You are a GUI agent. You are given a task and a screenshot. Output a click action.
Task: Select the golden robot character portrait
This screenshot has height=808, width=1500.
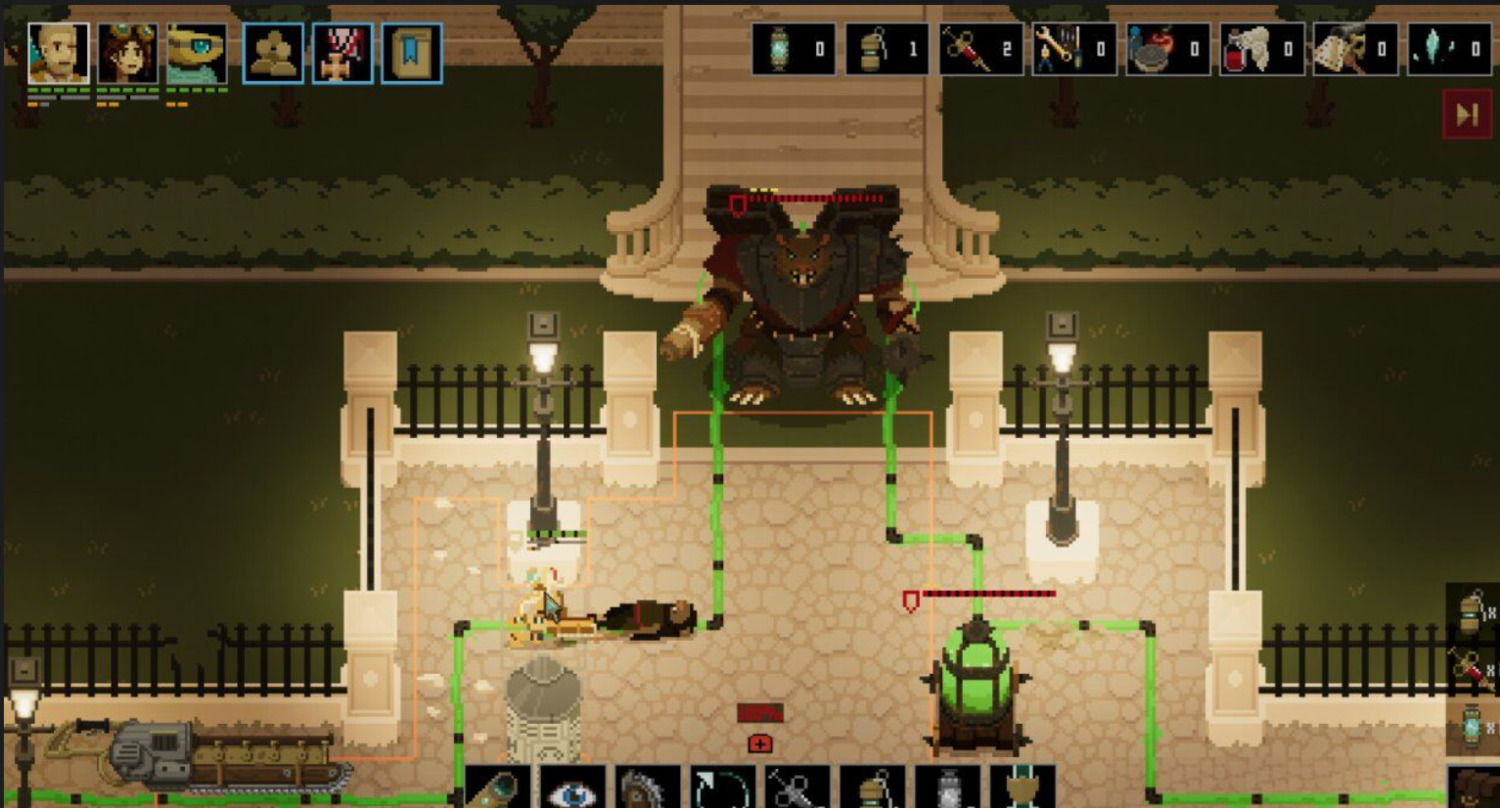click(196, 54)
